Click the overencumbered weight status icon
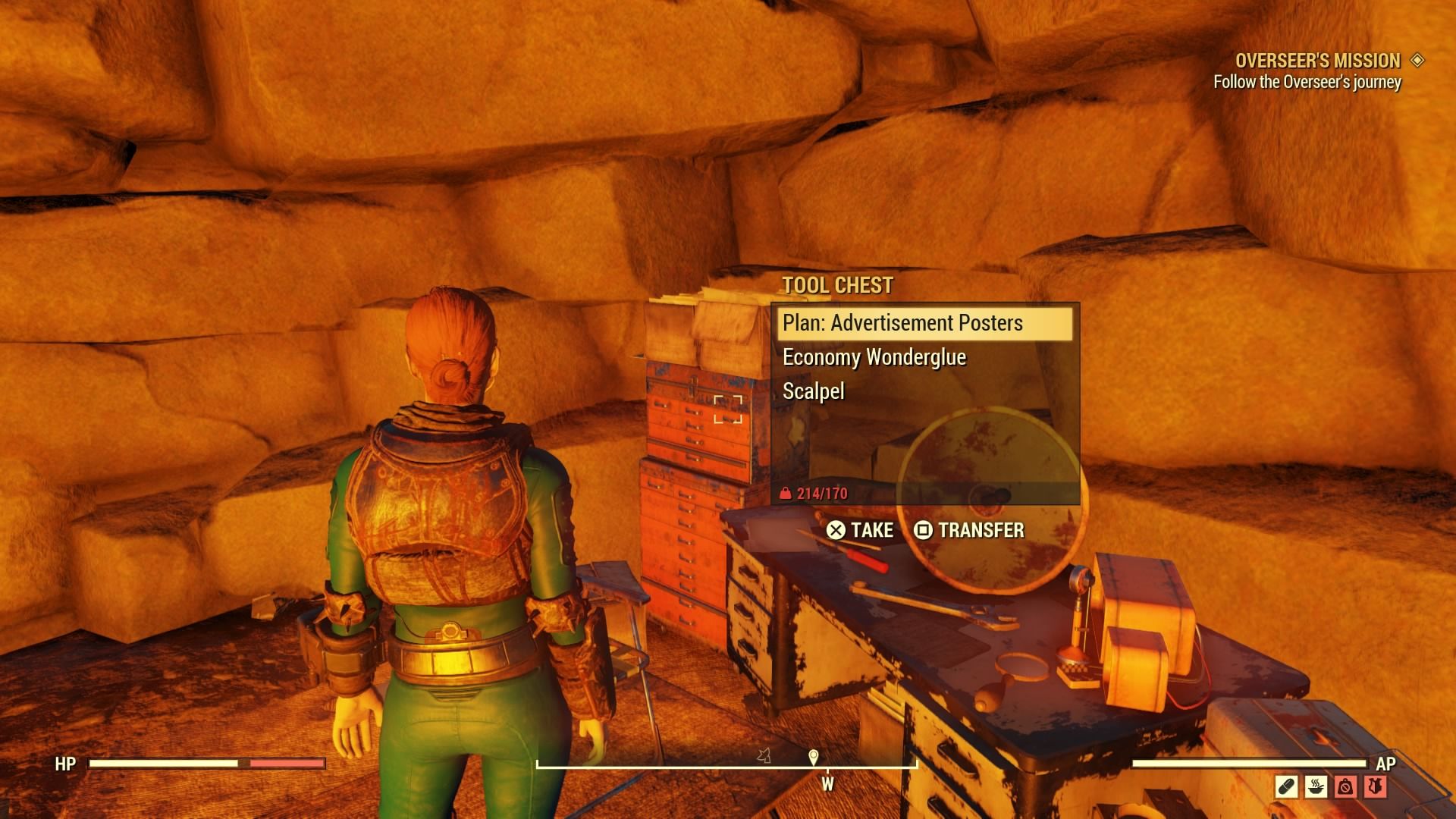1456x819 pixels. coord(1345,786)
